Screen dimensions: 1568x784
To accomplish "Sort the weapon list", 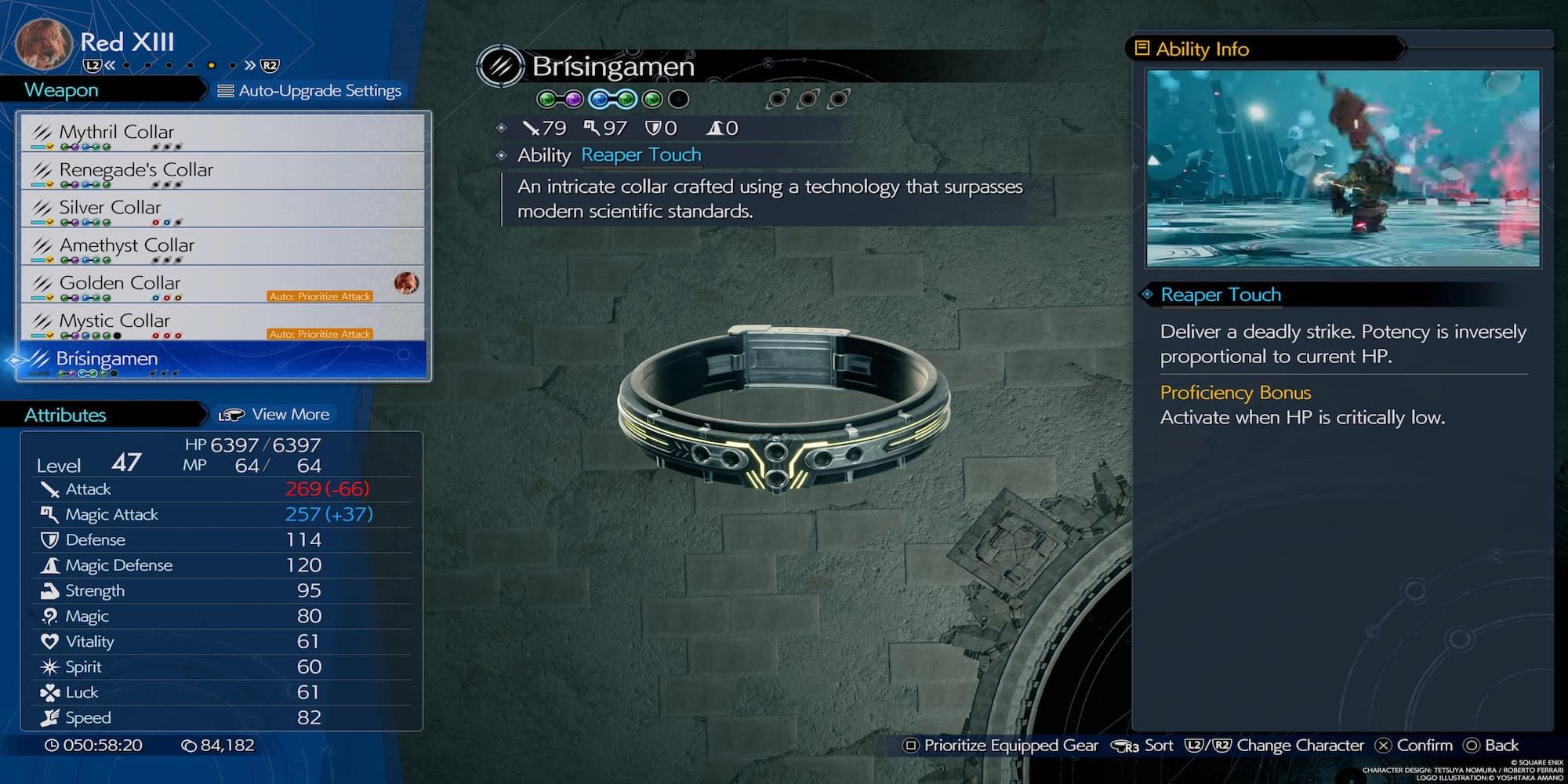I will [x=1143, y=746].
